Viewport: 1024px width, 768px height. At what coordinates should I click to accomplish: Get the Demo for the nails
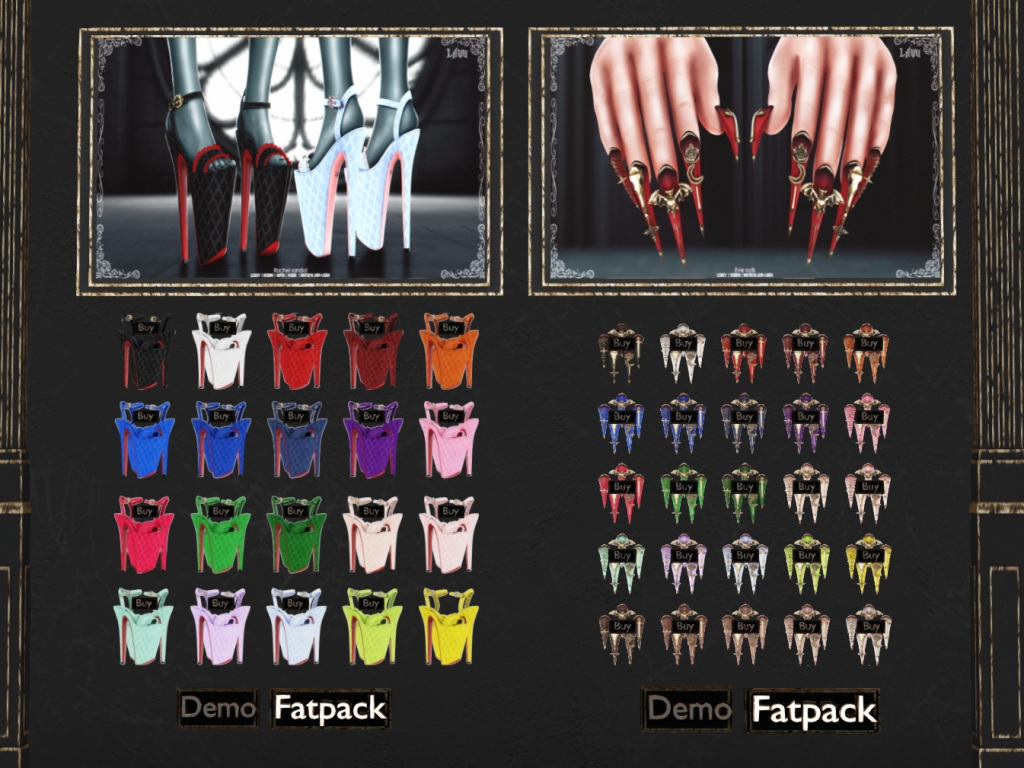click(x=688, y=710)
